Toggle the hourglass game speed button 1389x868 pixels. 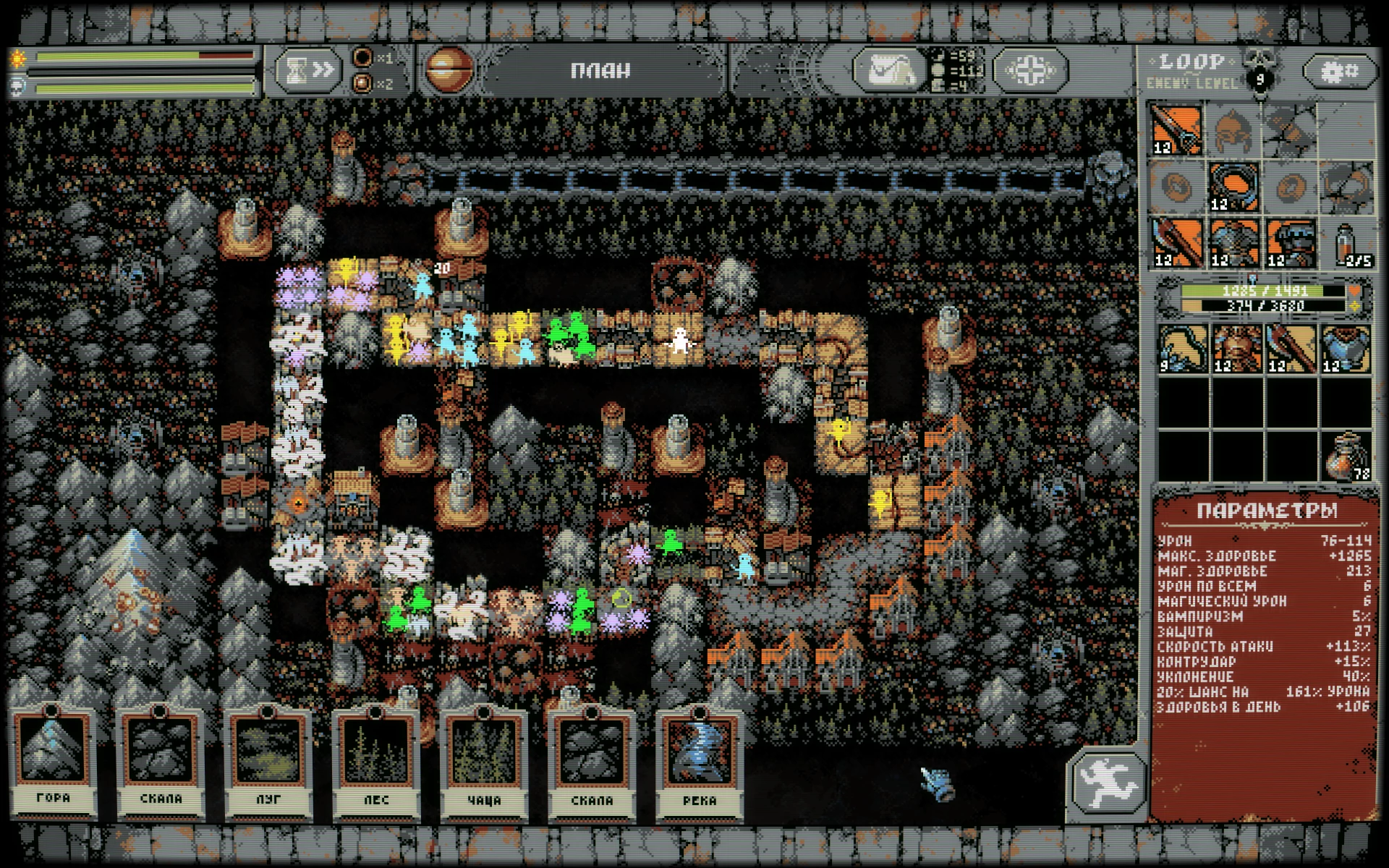coord(307,70)
